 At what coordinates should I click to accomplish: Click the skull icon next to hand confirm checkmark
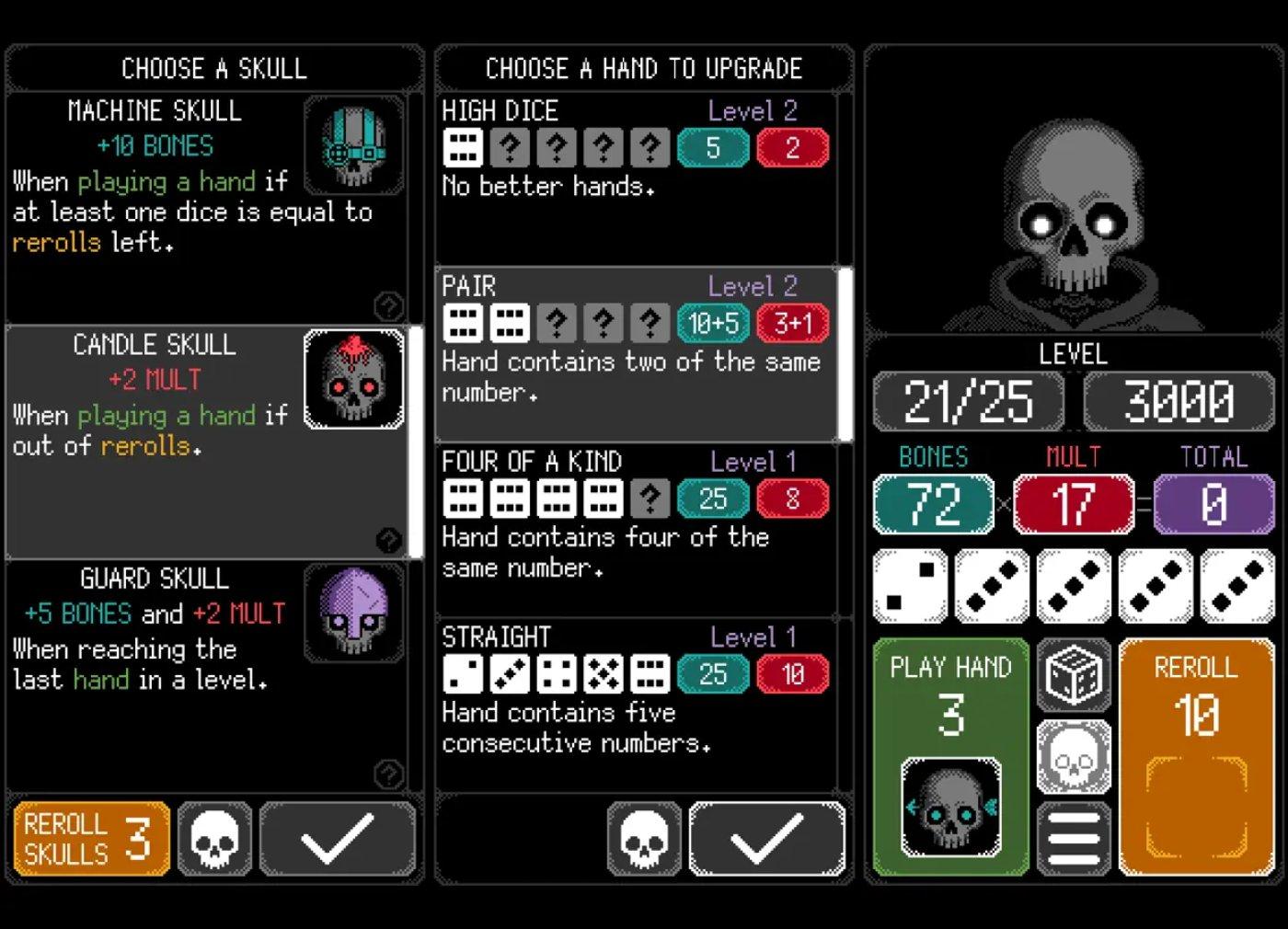click(644, 838)
